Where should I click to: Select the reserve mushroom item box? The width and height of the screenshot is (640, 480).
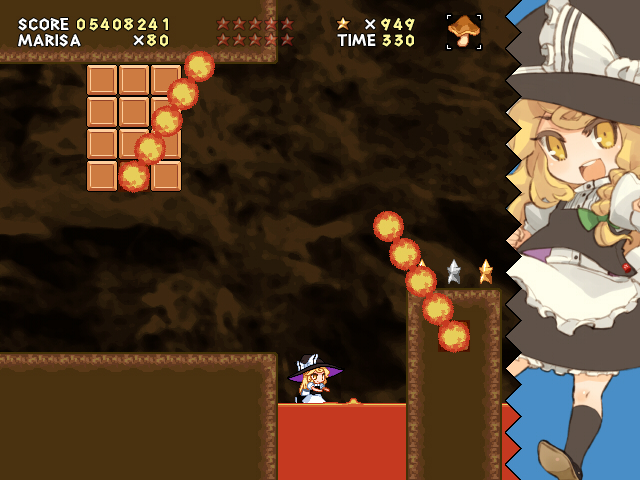[463, 32]
